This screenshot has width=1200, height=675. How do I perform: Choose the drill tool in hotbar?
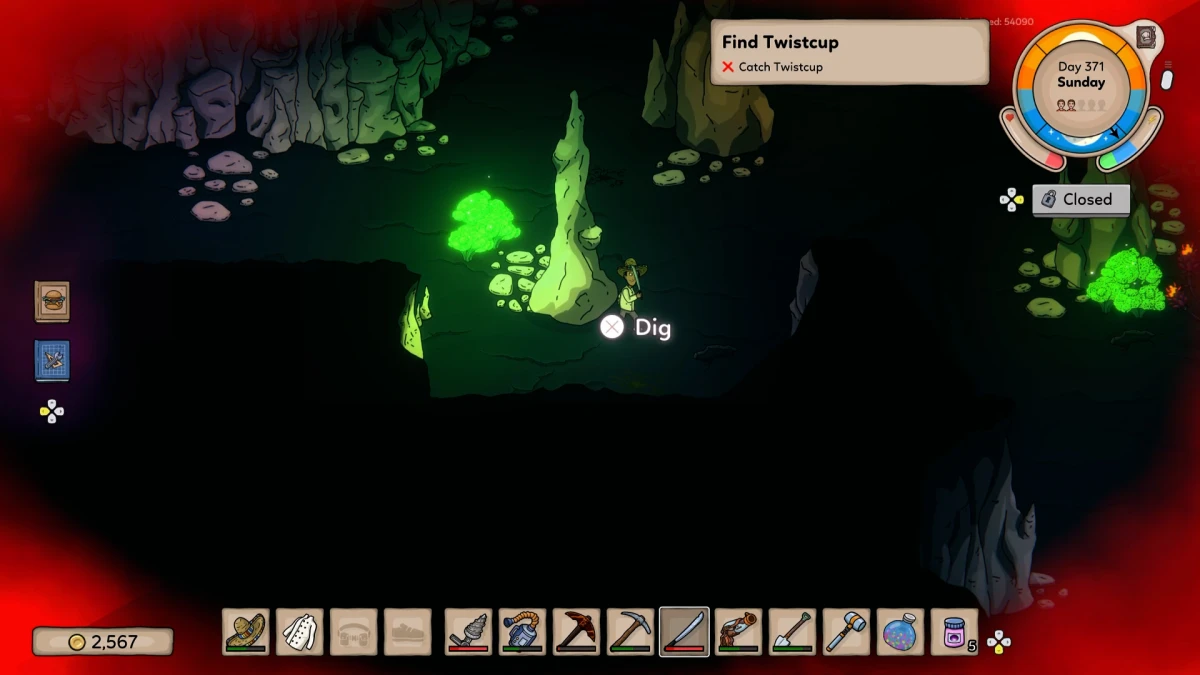click(469, 632)
